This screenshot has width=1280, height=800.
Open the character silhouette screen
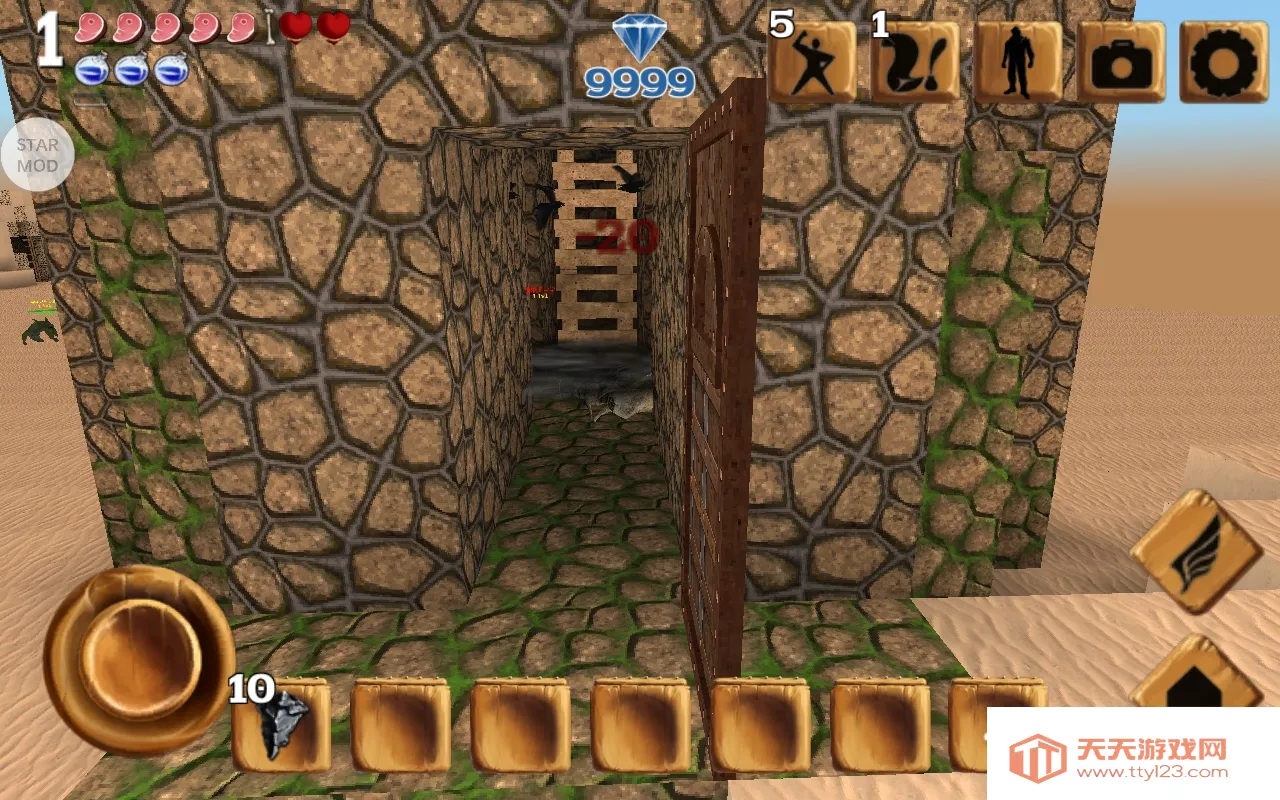(1018, 62)
